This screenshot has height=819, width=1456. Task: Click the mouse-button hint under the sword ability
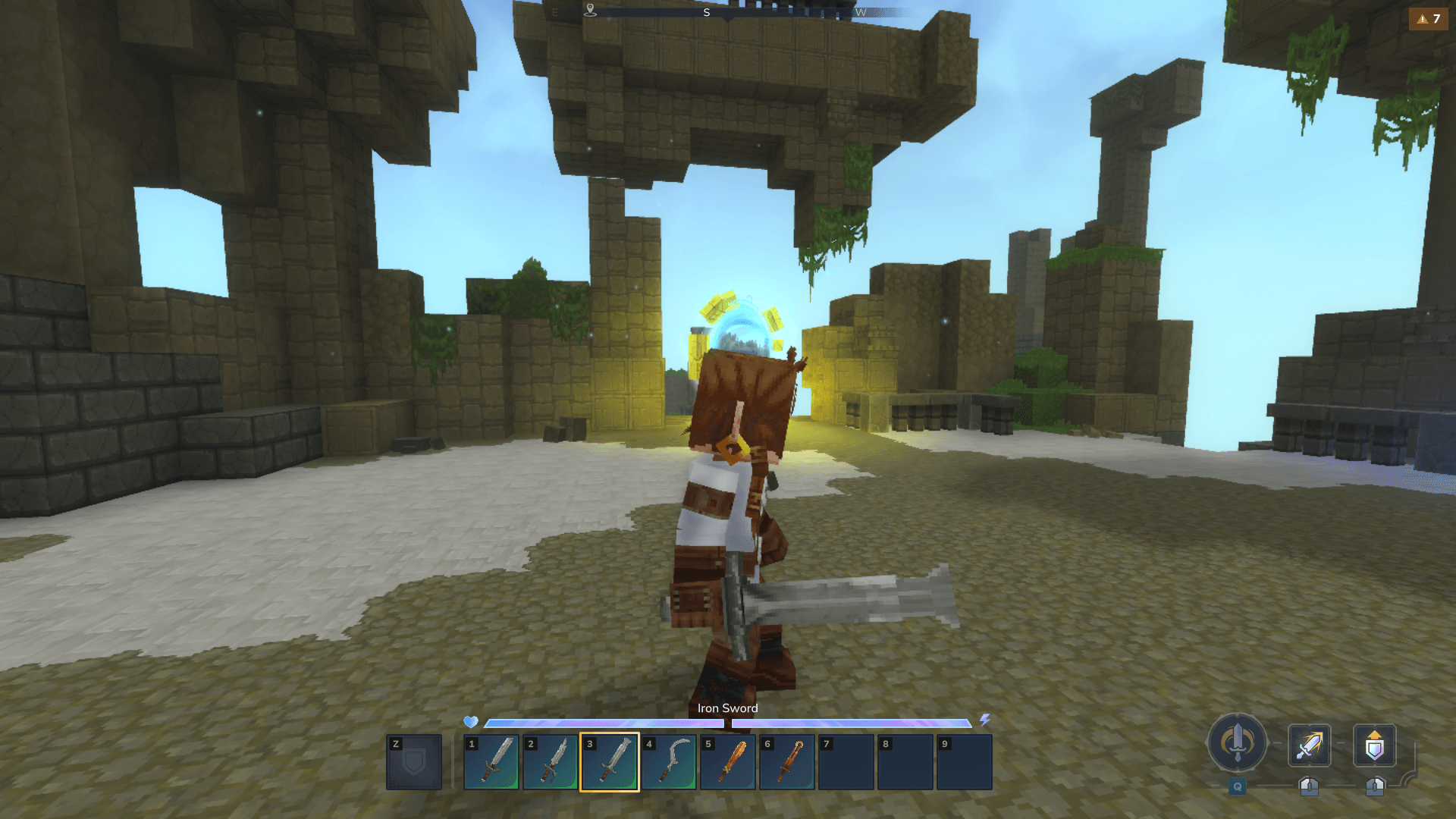coord(1310,785)
